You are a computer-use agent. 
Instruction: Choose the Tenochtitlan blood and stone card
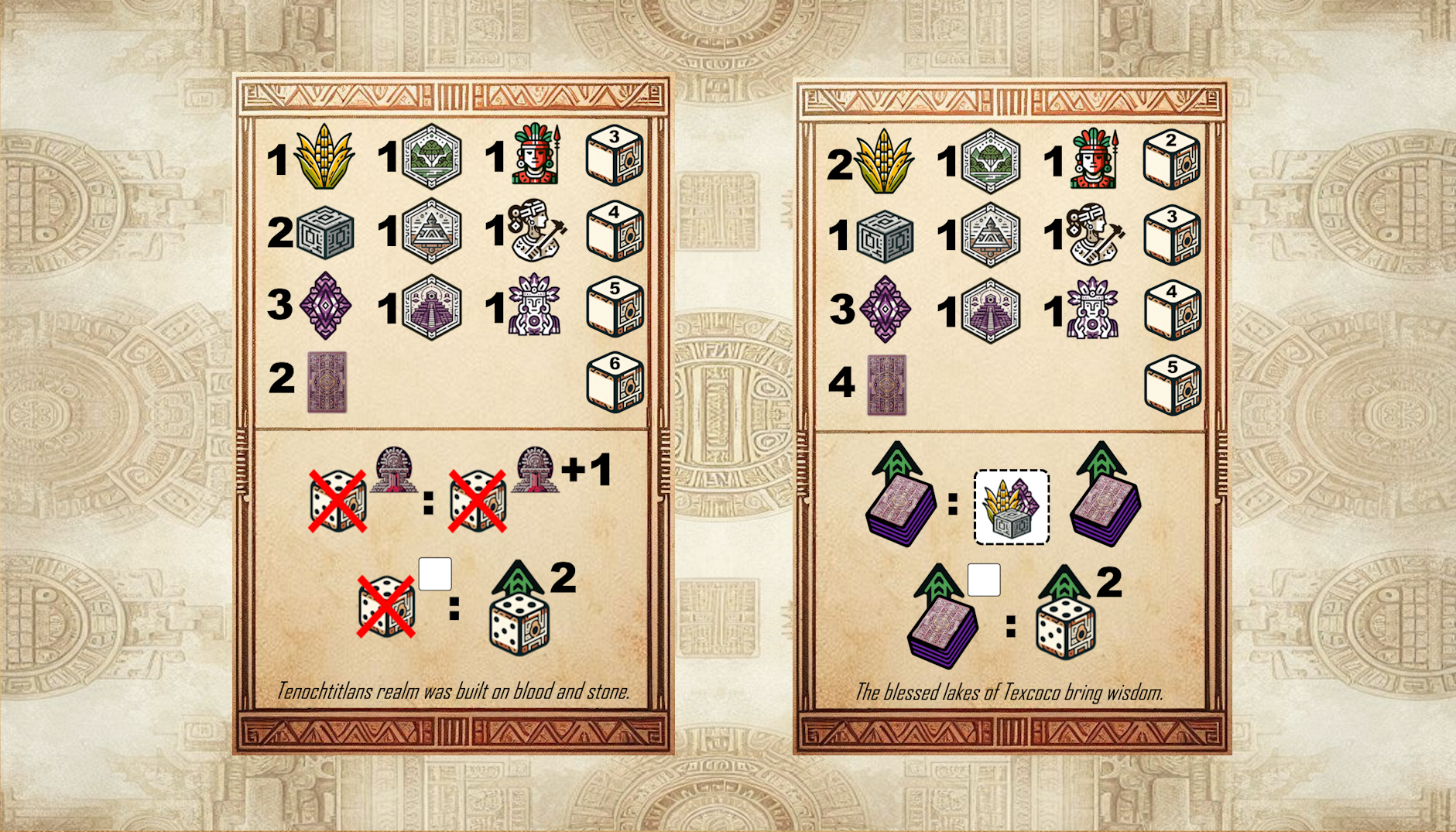(453, 414)
